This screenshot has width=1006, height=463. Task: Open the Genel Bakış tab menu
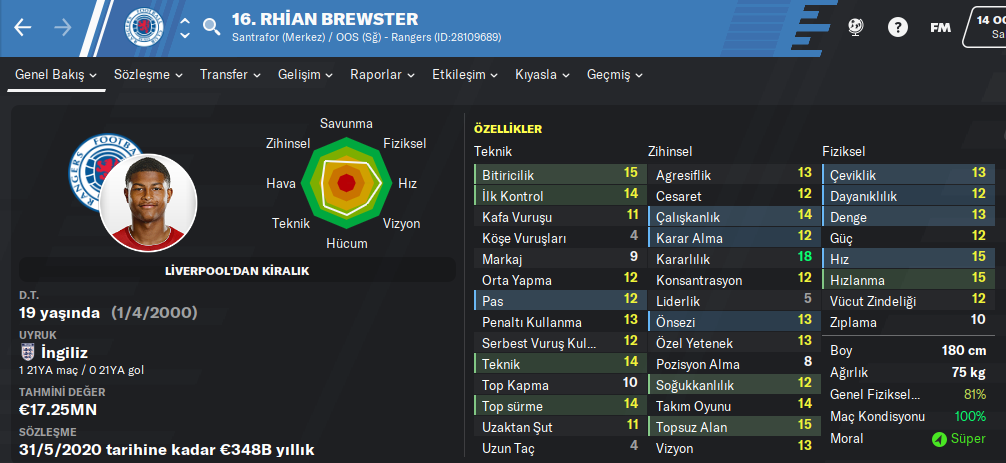[56, 75]
